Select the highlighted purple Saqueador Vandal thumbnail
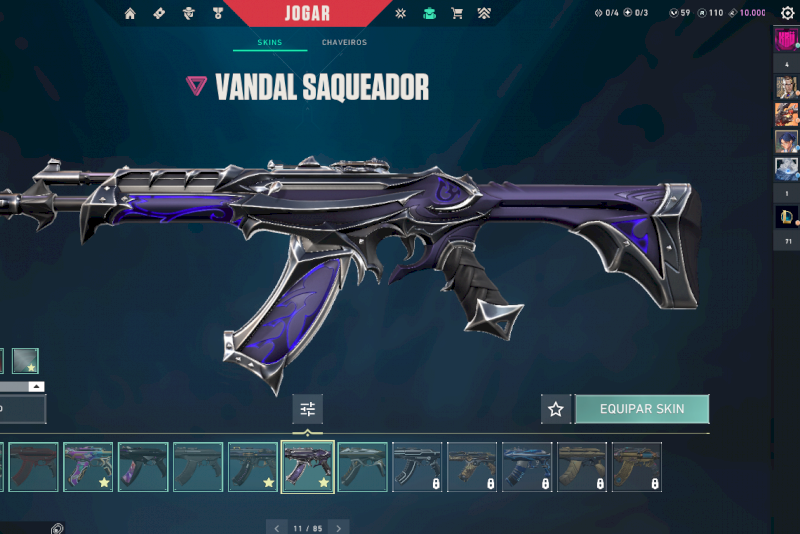 [308, 467]
